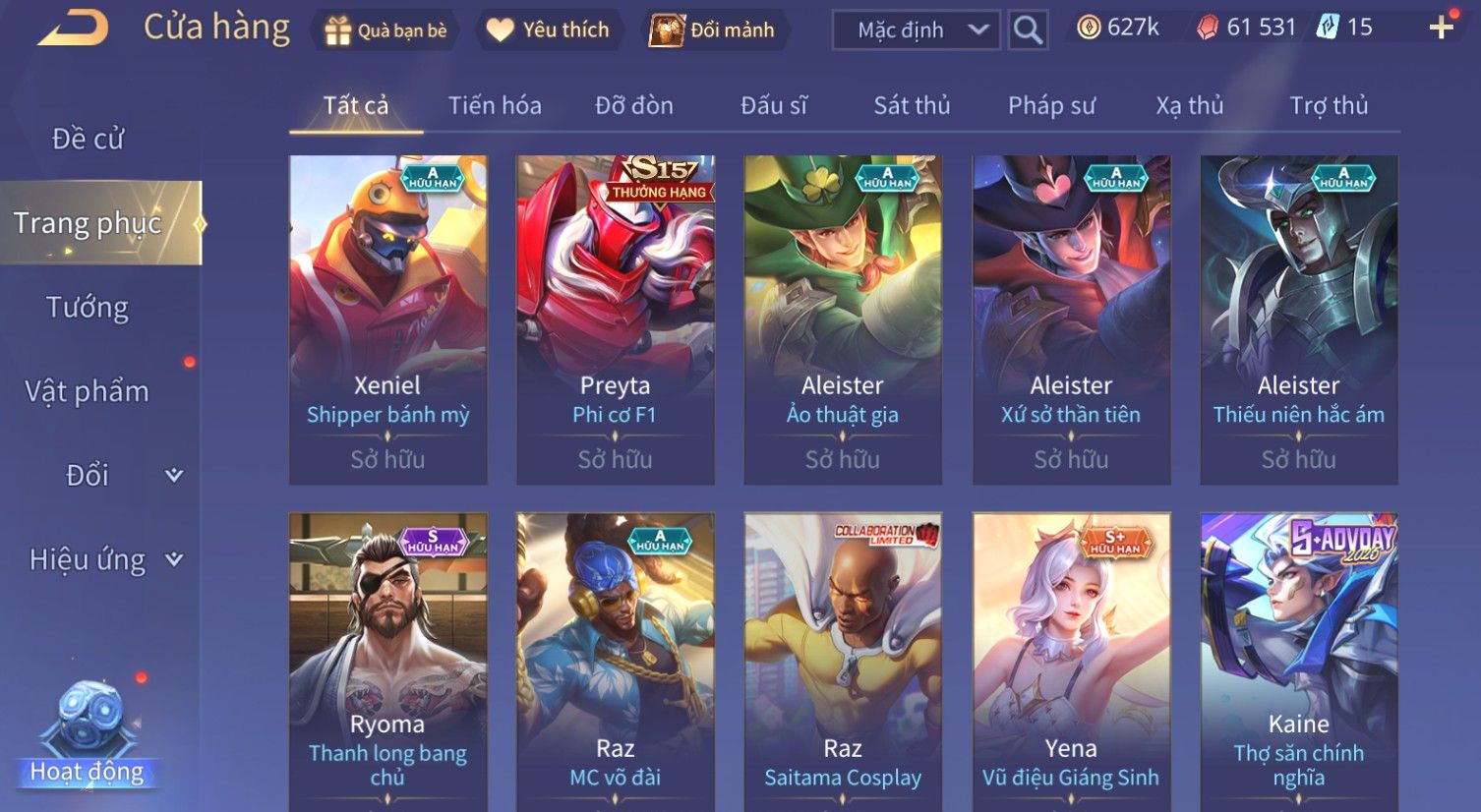Screen dimensions: 1481x812
Task: Go back using the return arrow
Action: (73, 29)
